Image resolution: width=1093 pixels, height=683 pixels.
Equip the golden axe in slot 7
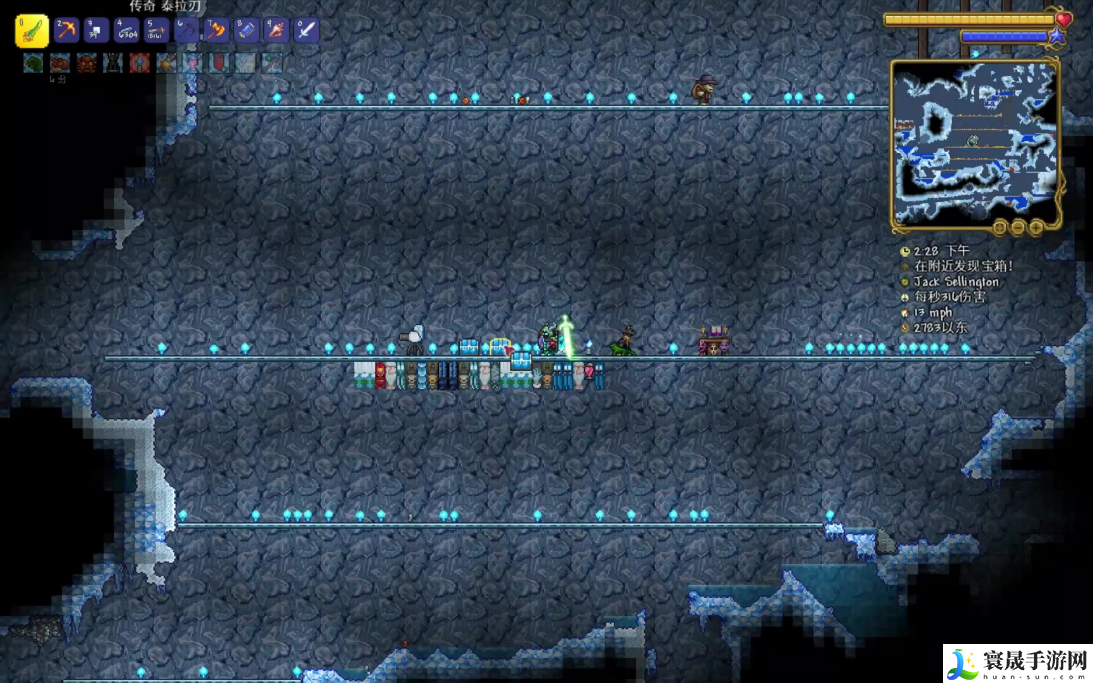pyautogui.click(x=216, y=30)
